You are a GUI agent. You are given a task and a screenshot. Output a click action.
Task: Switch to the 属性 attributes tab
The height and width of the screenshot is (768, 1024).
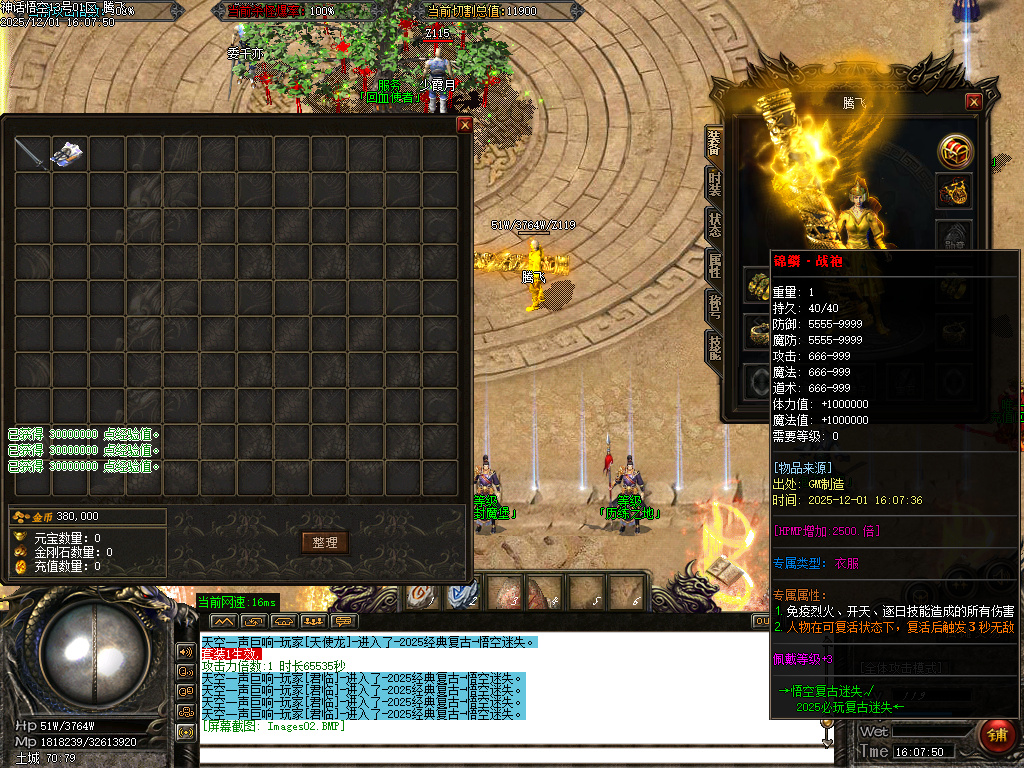pyautogui.click(x=714, y=264)
